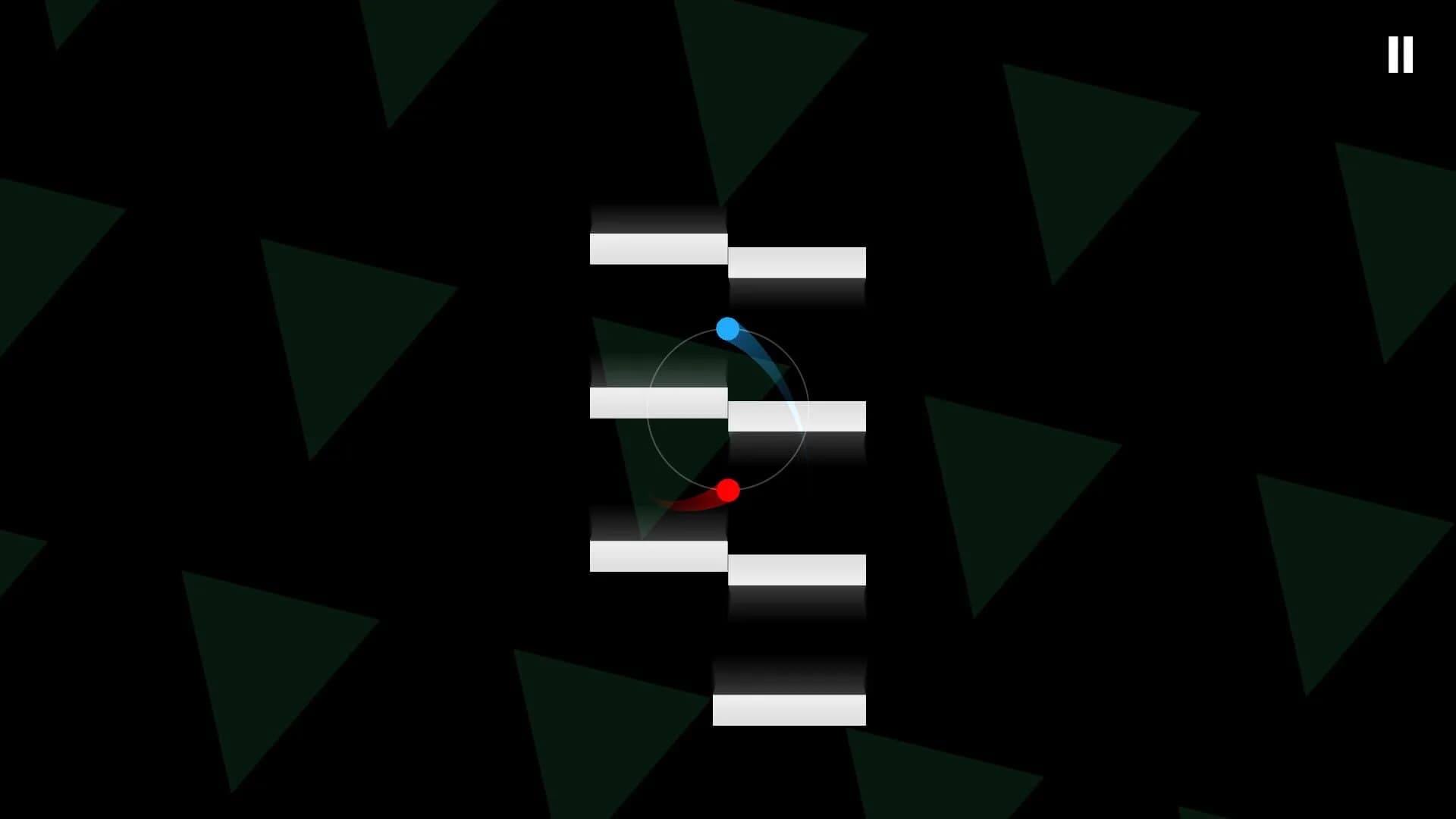Image resolution: width=1456 pixels, height=819 pixels.
Task: Toggle the red orb's position on the ring
Action: click(729, 490)
